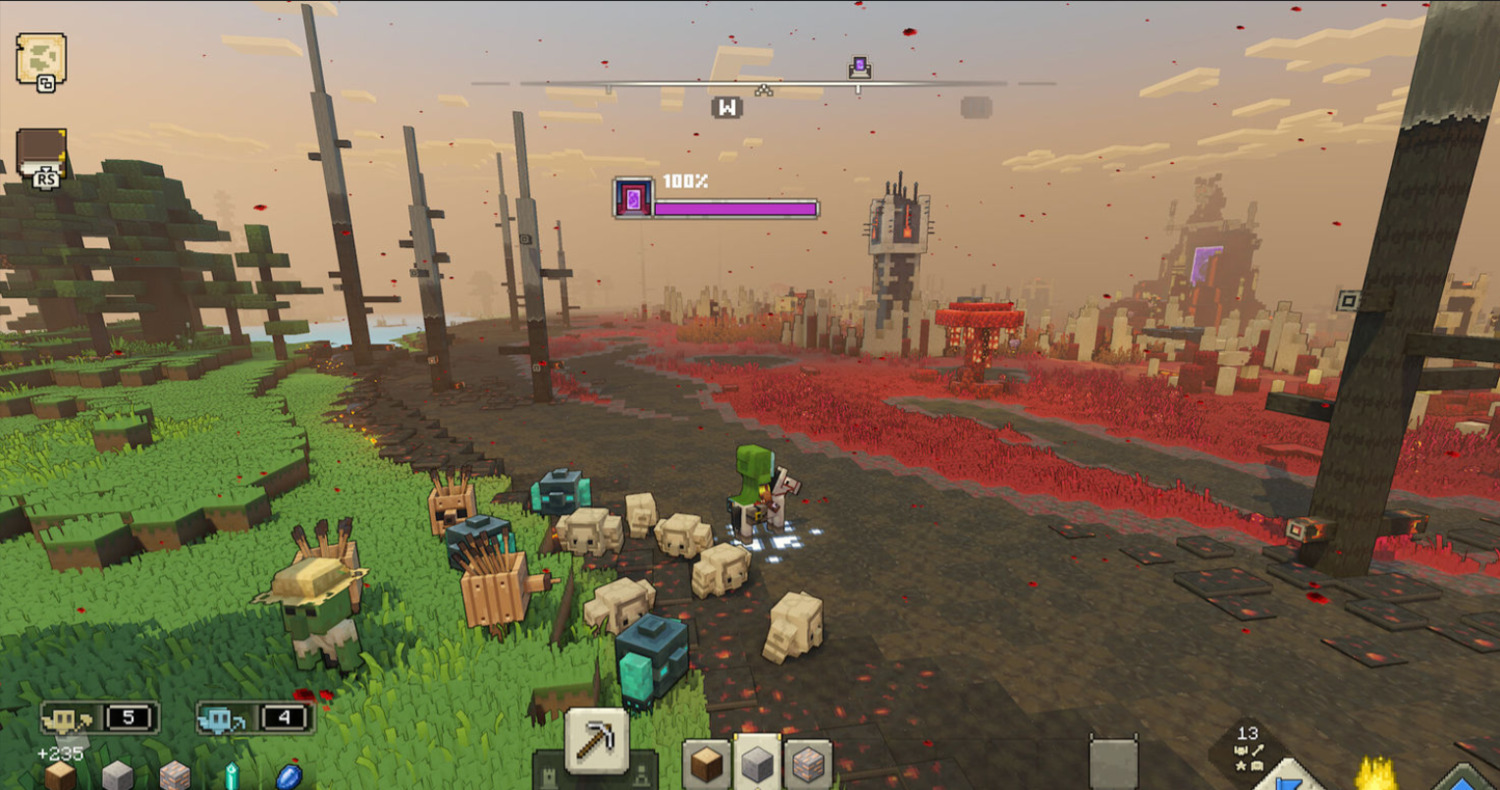Select the empty grey banner slot
This screenshot has width=1500, height=790.
pos(1113,764)
